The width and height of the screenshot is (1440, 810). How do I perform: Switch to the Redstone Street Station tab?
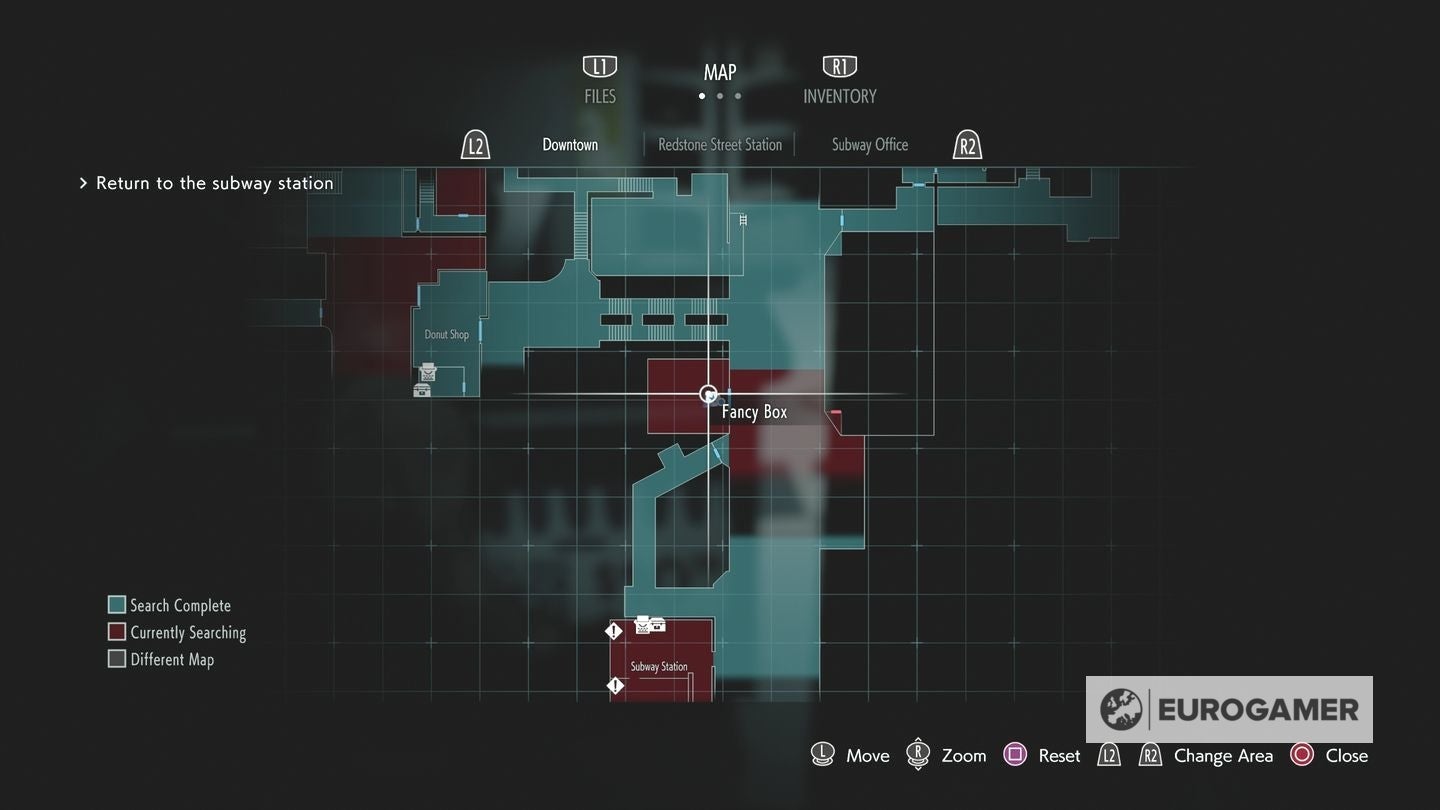pos(719,144)
